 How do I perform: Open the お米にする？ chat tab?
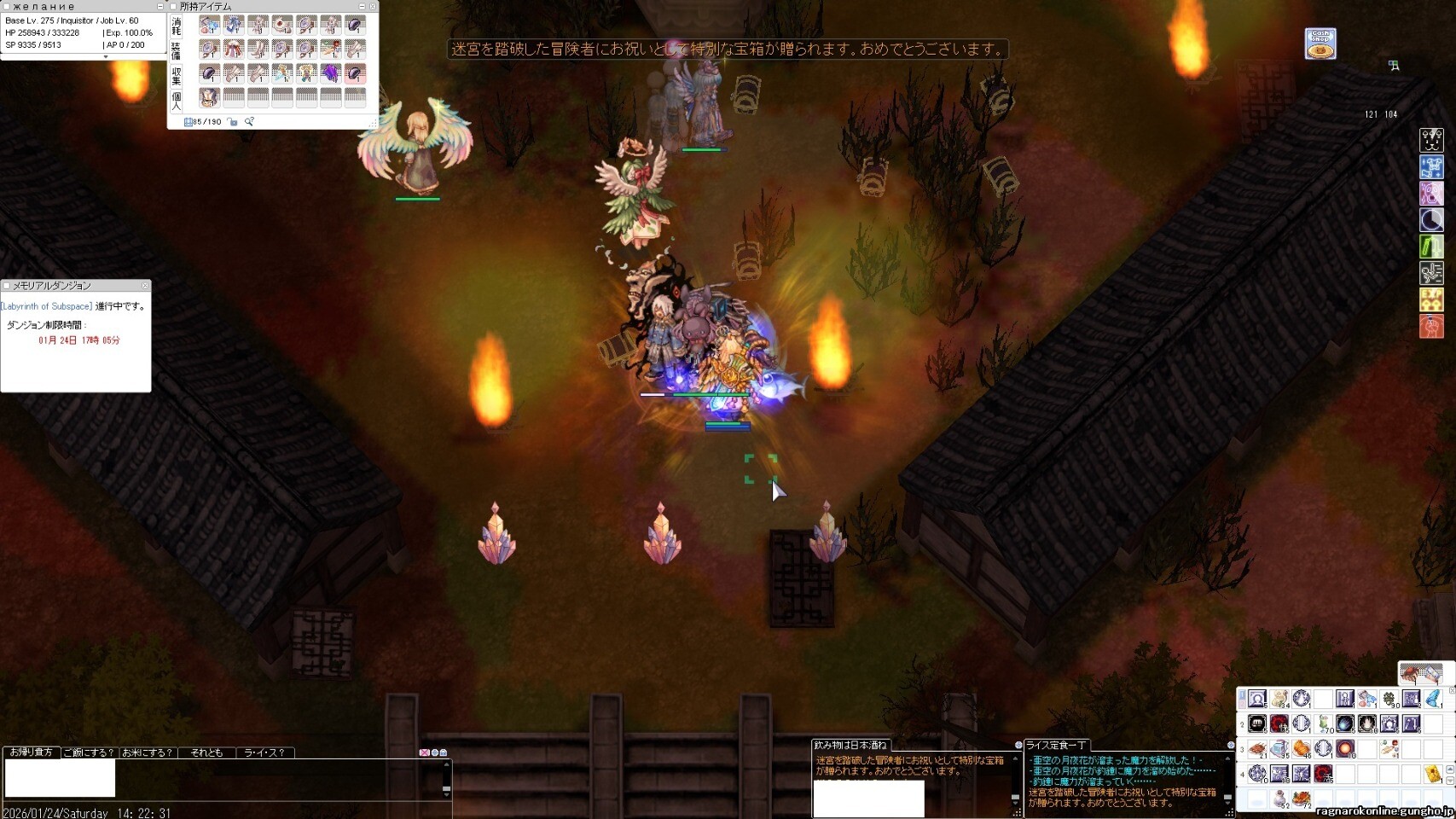[147, 752]
